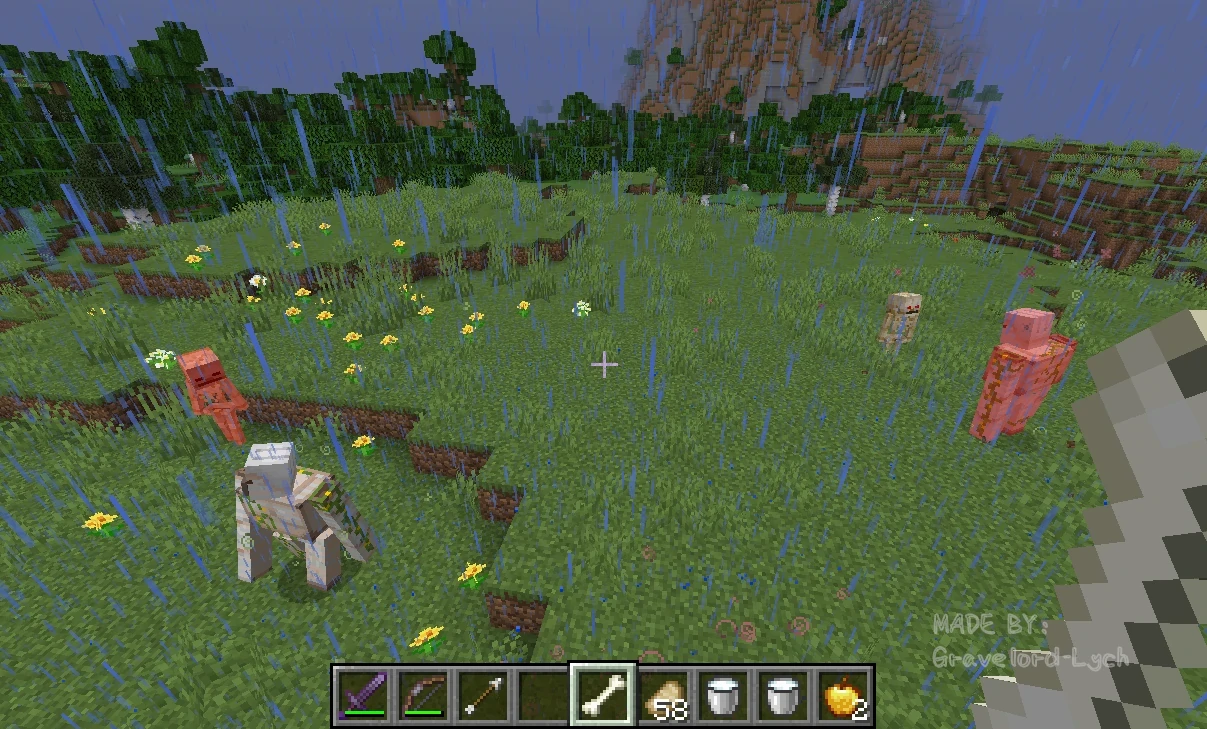This screenshot has height=729, width=1207.
Task: Select the stack of 58 items
Action: pyautogui.click(x=663, y=694)
